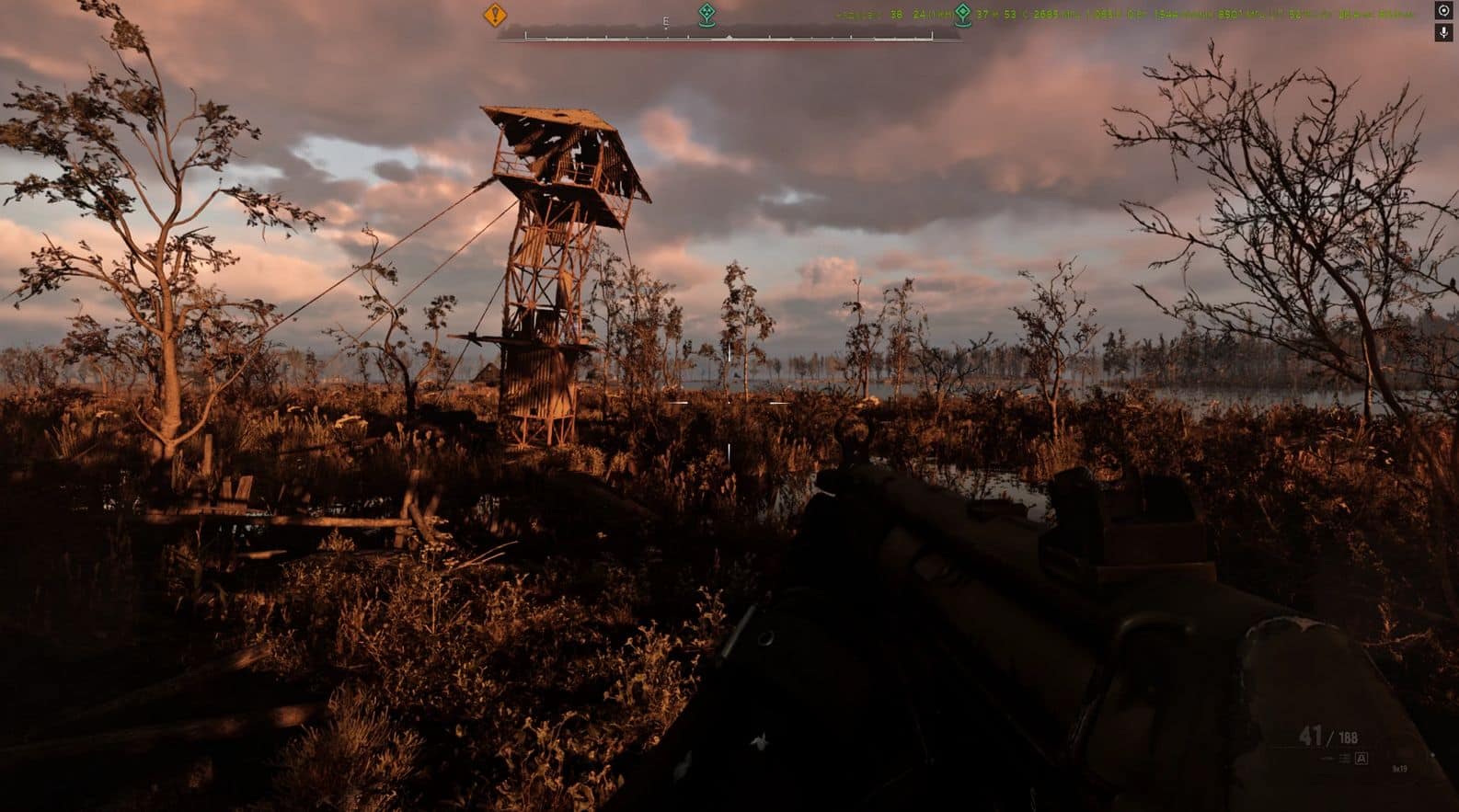The width and height of the screenshot is (1459, 812).
Task: Click the automatic fire mode 'A' indicator
Action: coord(1361,759)
